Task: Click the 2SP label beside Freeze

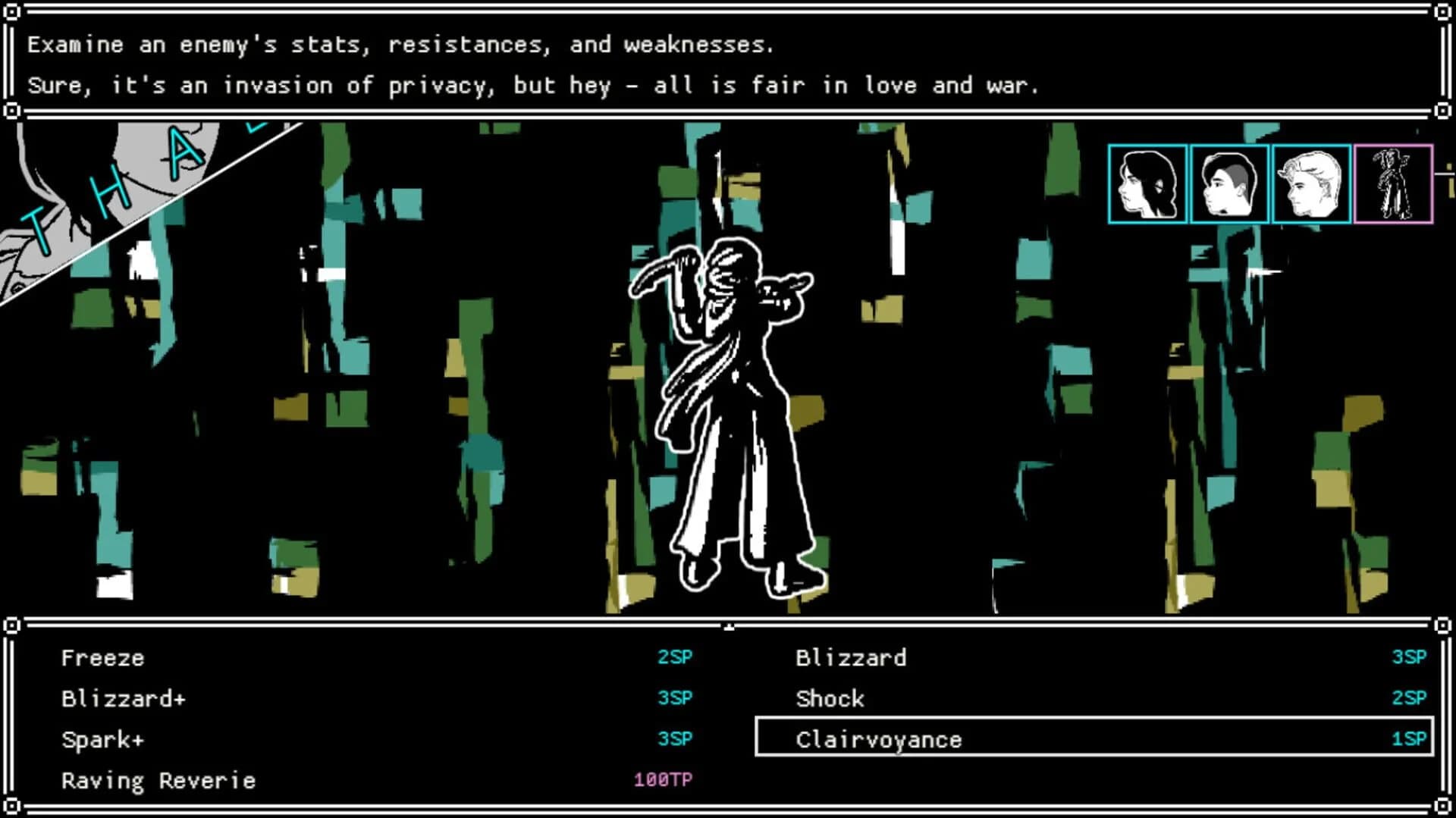Action: point(673,657)
